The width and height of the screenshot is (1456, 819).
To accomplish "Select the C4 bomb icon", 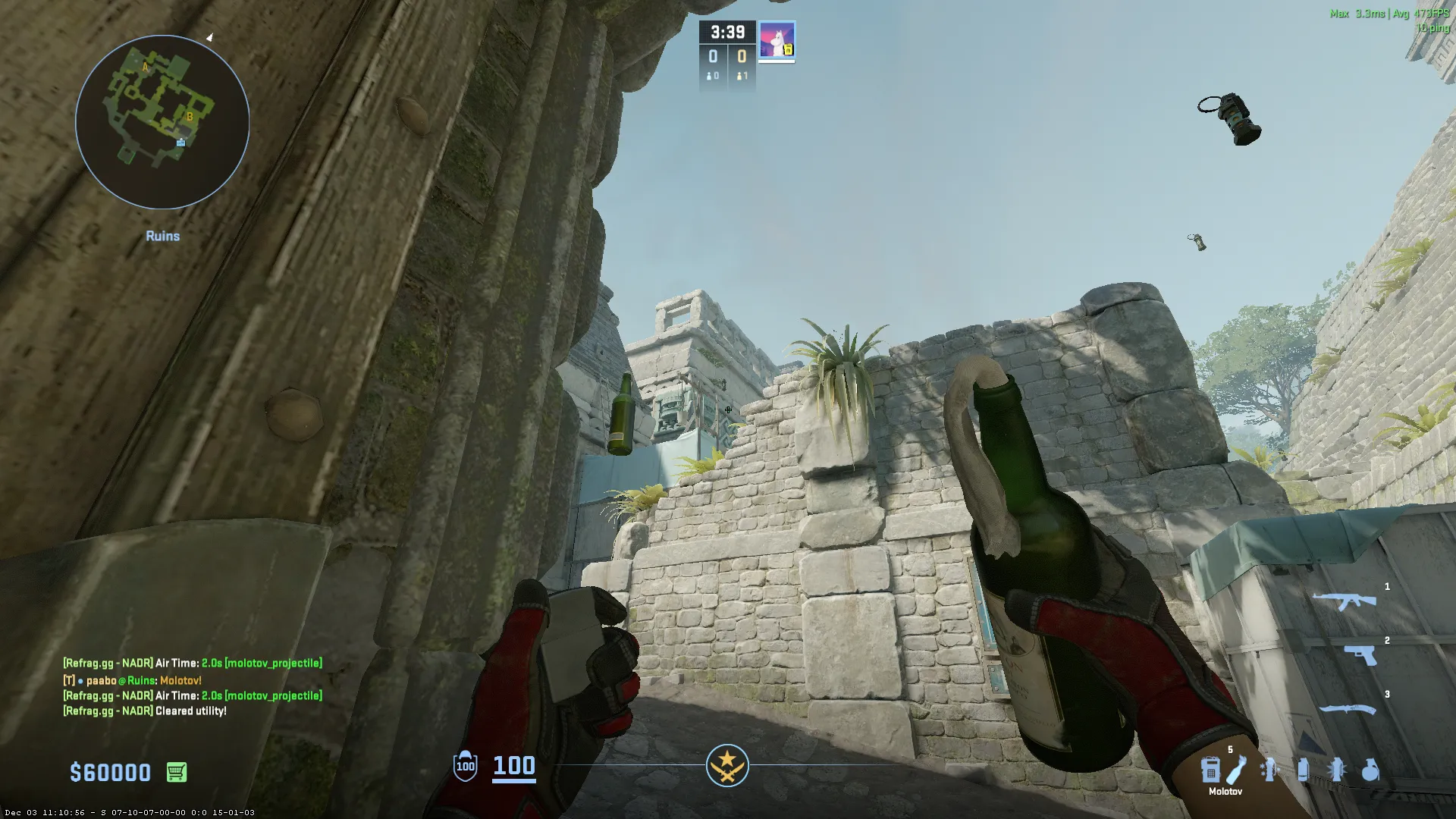I will click(1210, 770).
